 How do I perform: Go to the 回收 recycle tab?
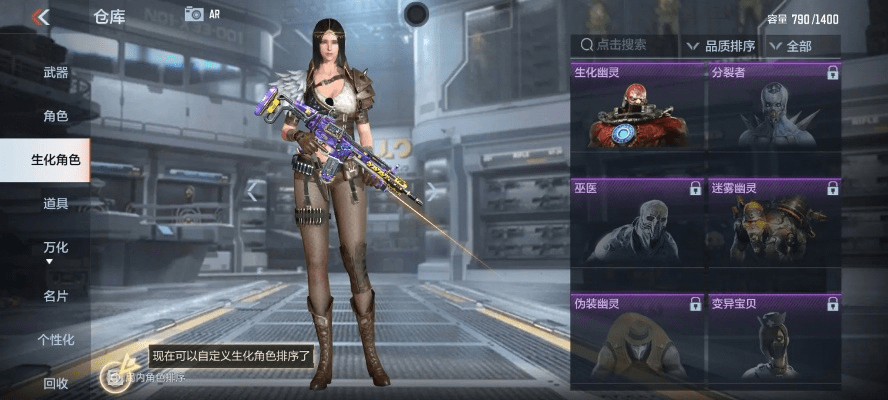56,382
